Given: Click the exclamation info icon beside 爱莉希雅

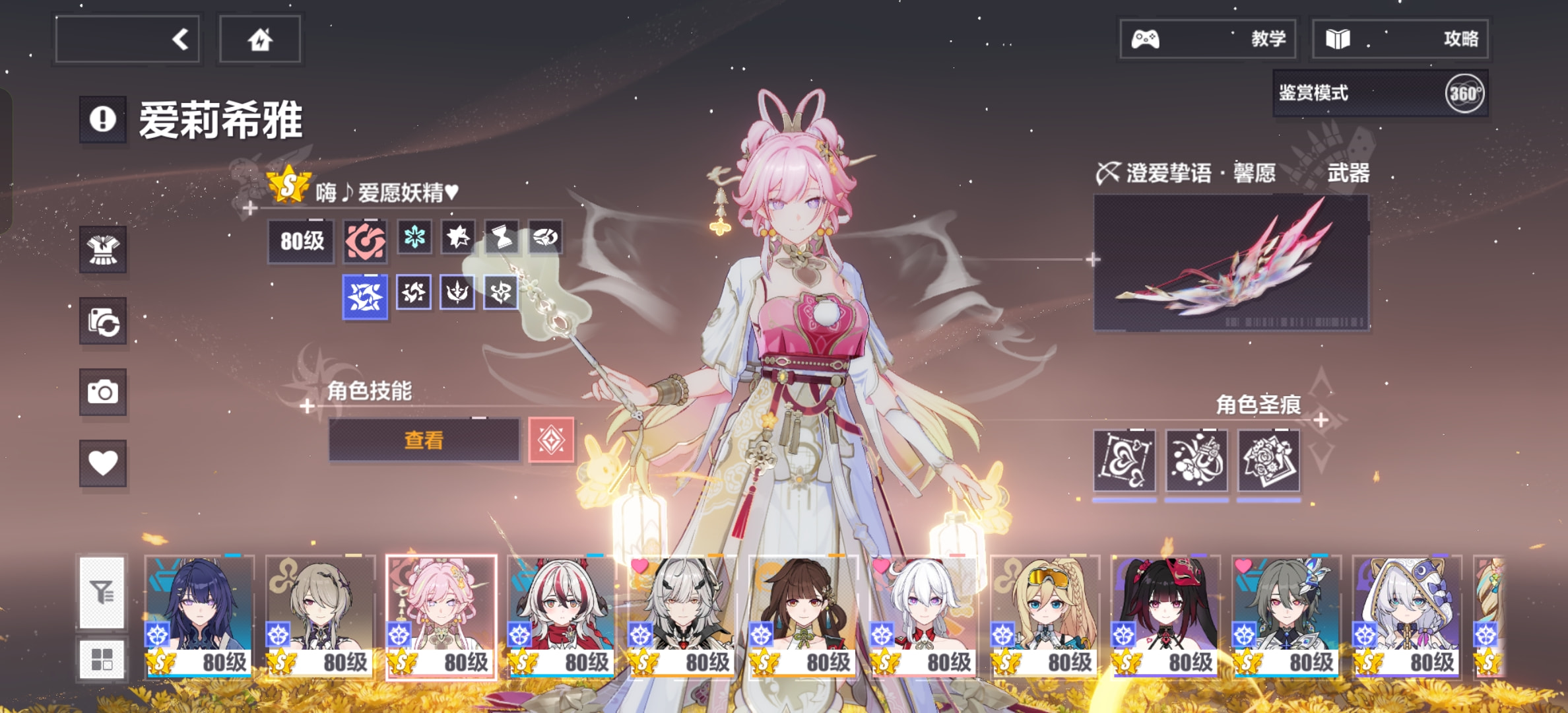Looking at the screenshot, I should (x=103, y=119).
